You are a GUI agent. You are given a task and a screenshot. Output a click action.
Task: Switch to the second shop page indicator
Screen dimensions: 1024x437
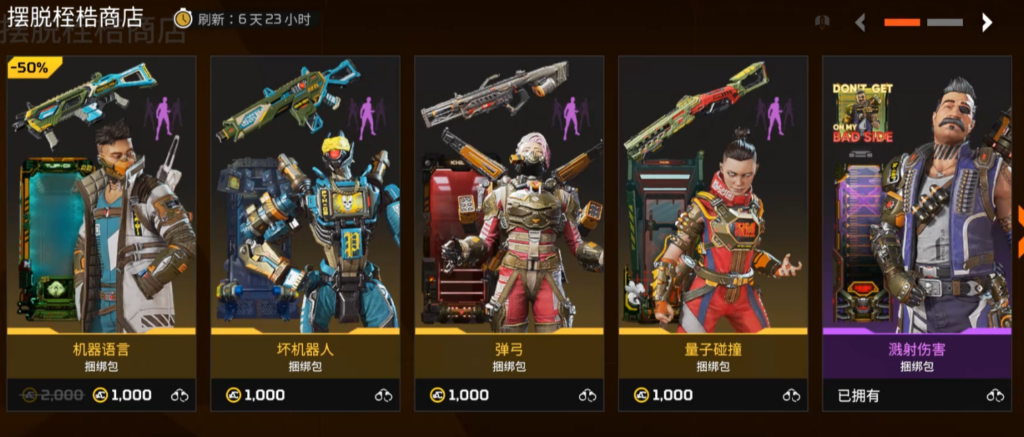pyautogui.click(x=945, y=22)
